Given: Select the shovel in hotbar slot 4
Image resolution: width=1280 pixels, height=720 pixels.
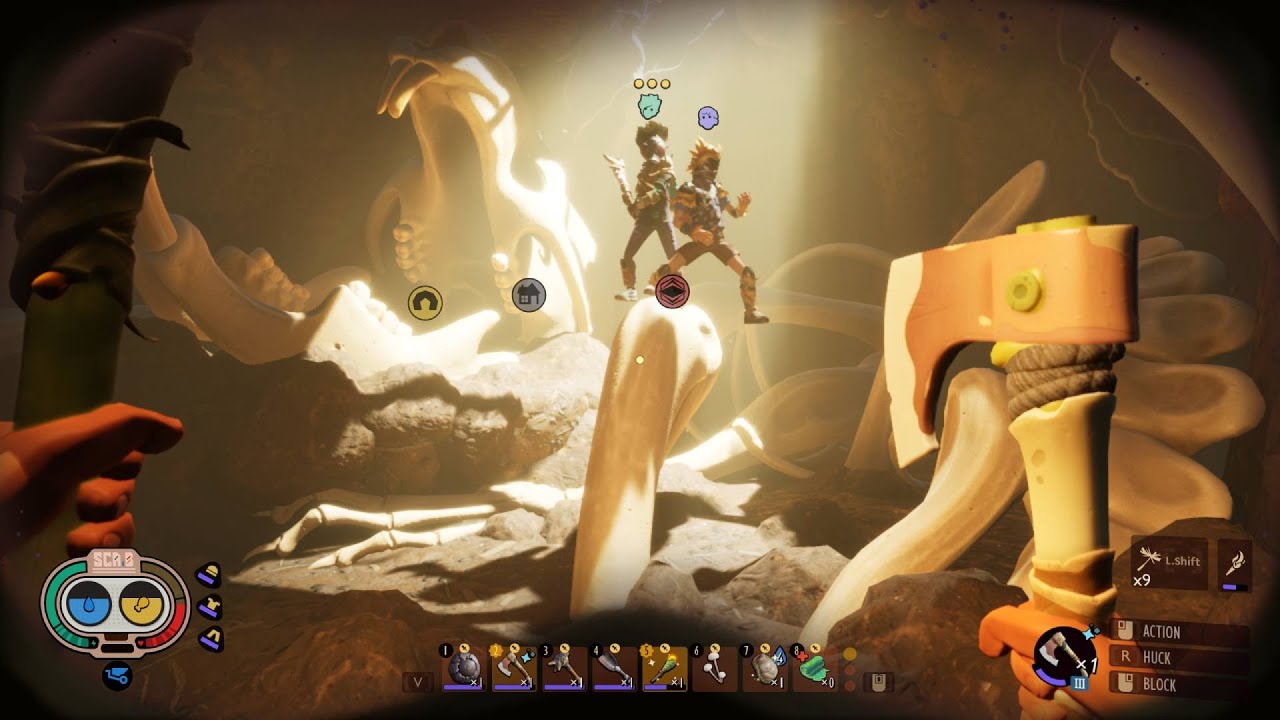Looking at the screenshot, I should tap(614, 668).
